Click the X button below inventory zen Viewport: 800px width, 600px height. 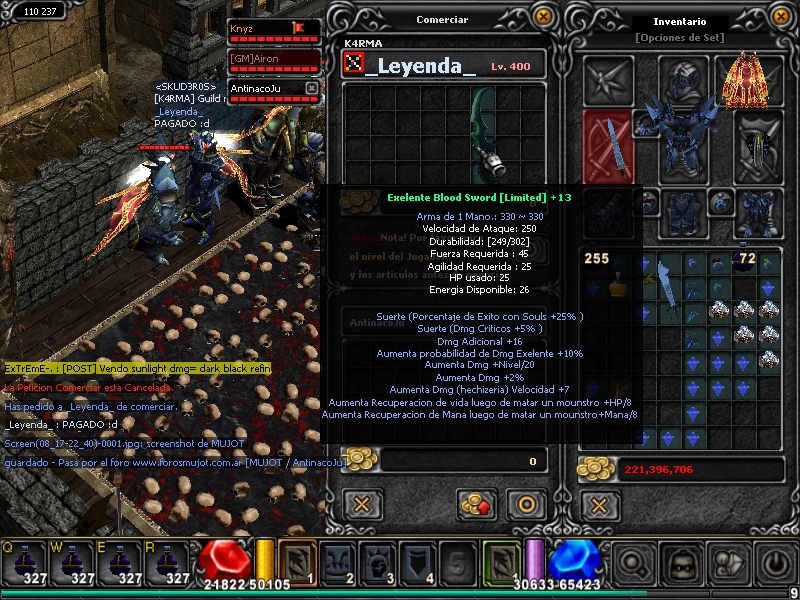click(598, 504)
